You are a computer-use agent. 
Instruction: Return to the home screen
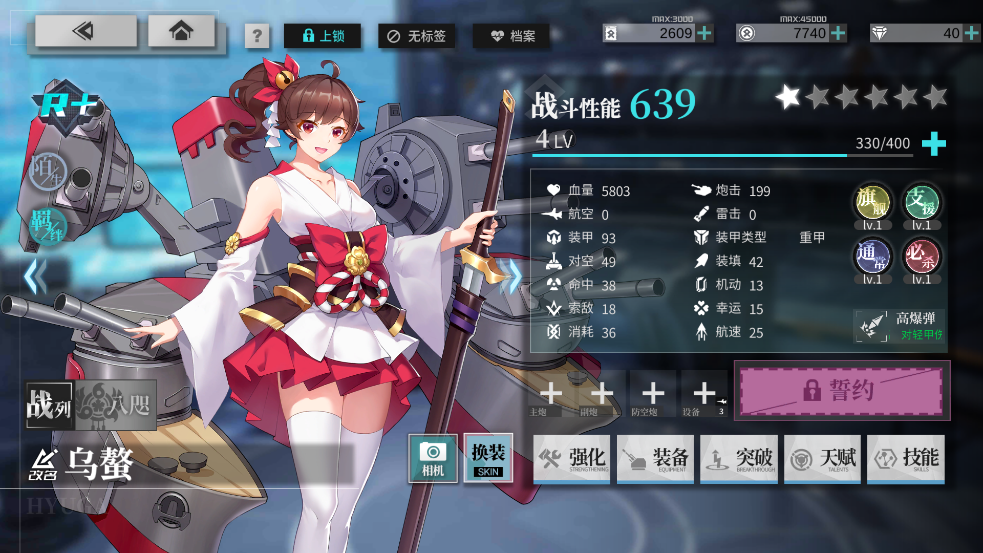coord(181,32)
